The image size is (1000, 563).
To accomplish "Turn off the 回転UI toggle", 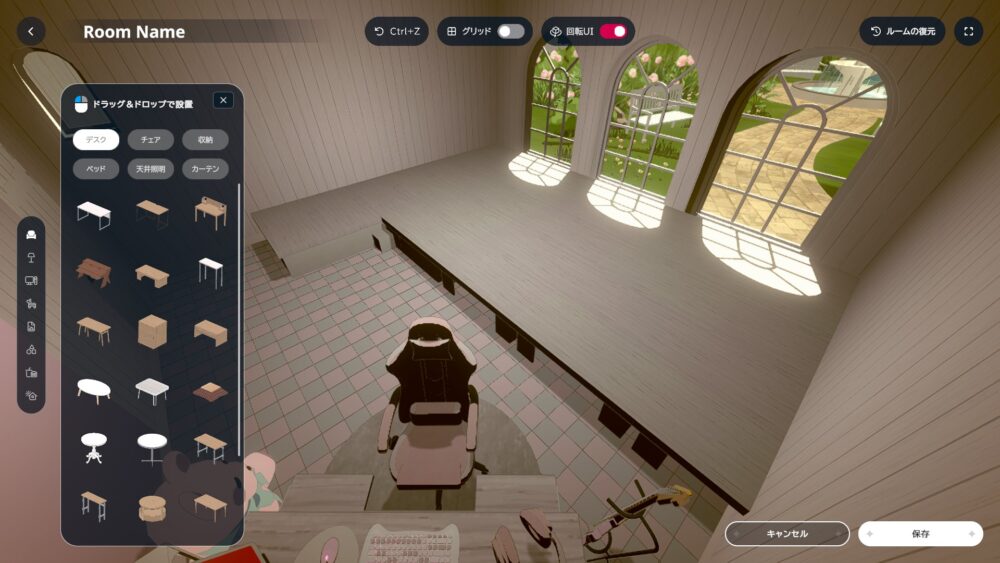I will (x=613, y=31).
